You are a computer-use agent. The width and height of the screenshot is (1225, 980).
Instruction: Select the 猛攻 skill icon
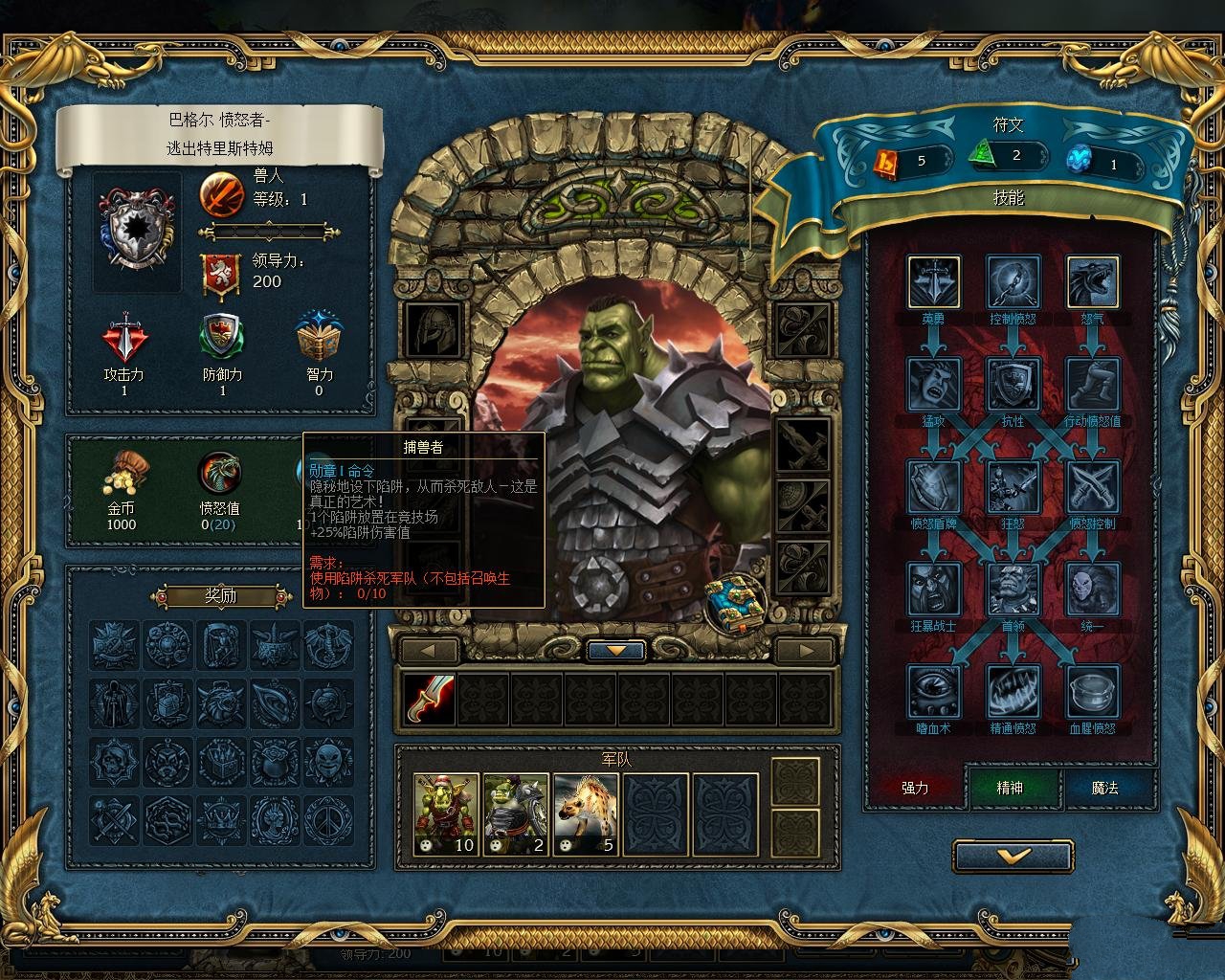(933, 384)
